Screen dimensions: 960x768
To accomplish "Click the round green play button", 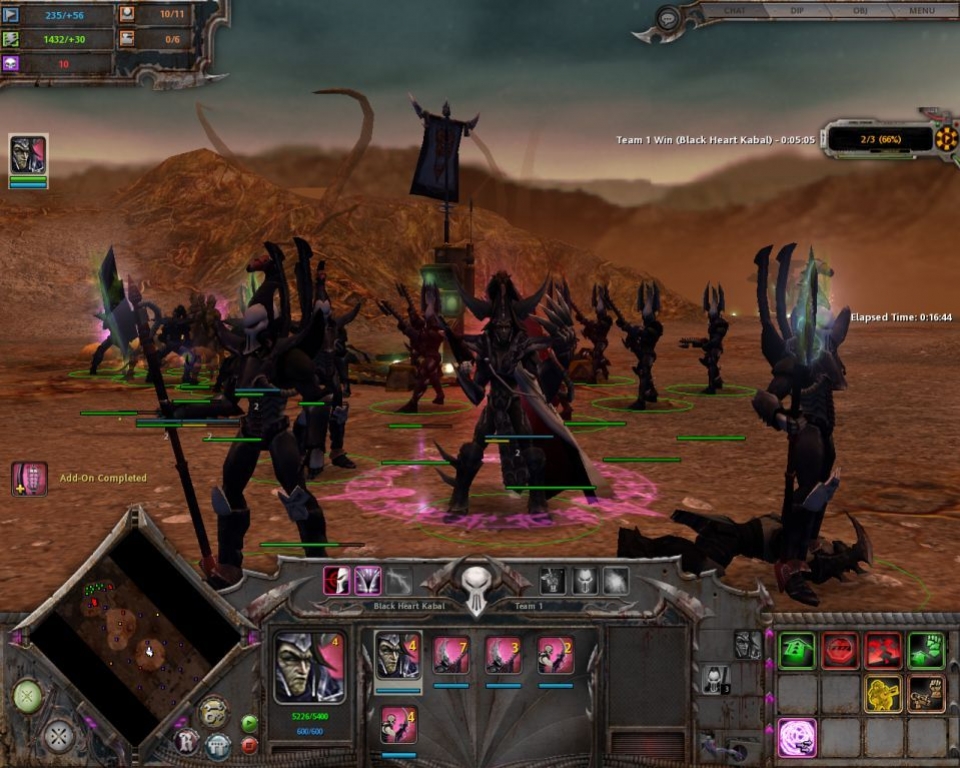I will 249,723.
